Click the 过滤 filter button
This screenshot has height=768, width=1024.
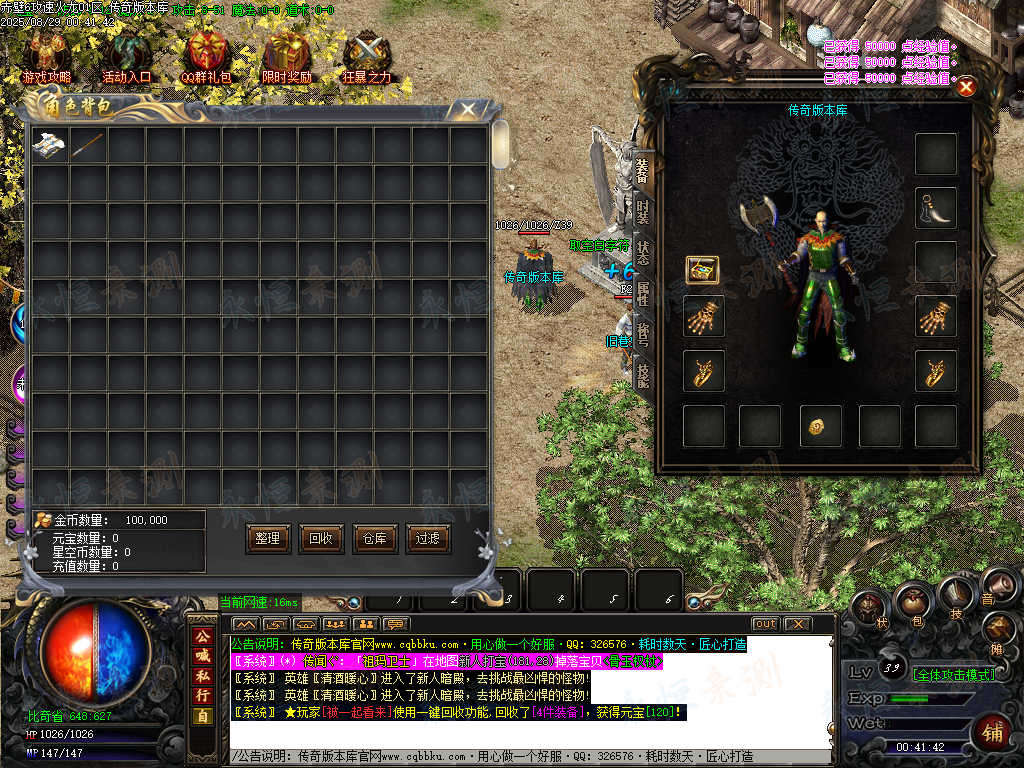[428, 538]
